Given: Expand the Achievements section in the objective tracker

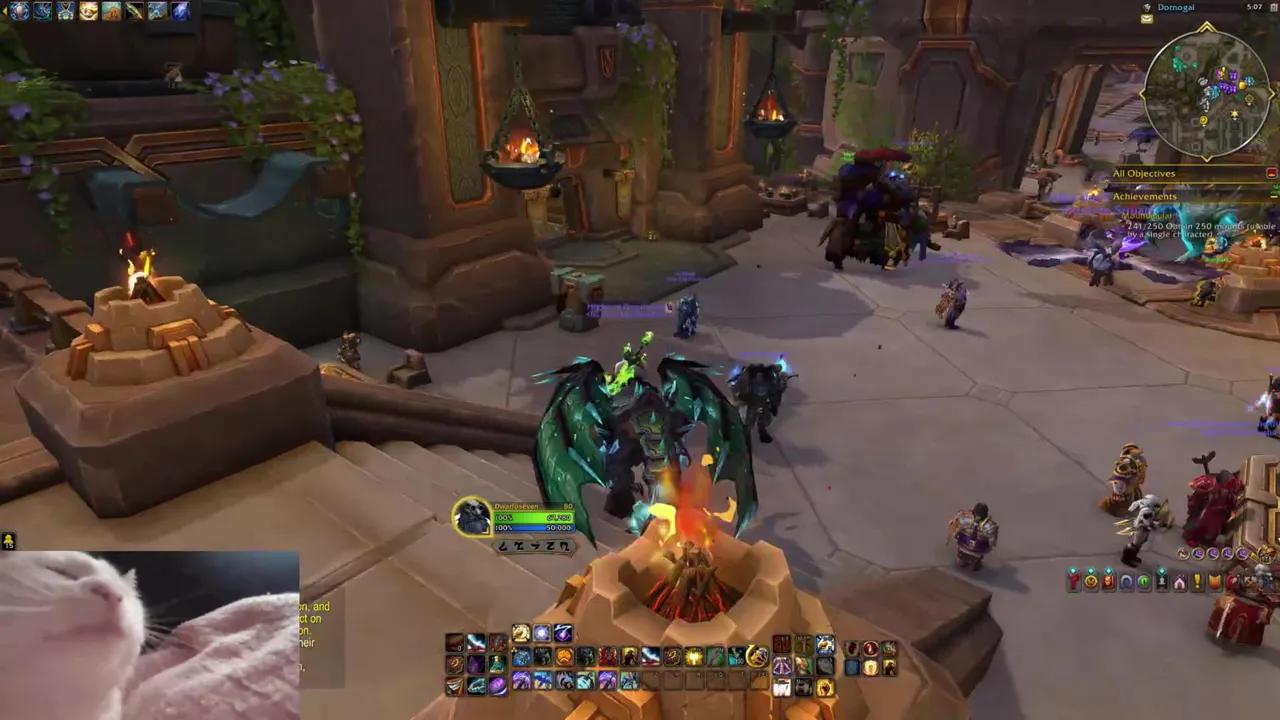Looking at the screenshot, I should (x=1272, y=196).
